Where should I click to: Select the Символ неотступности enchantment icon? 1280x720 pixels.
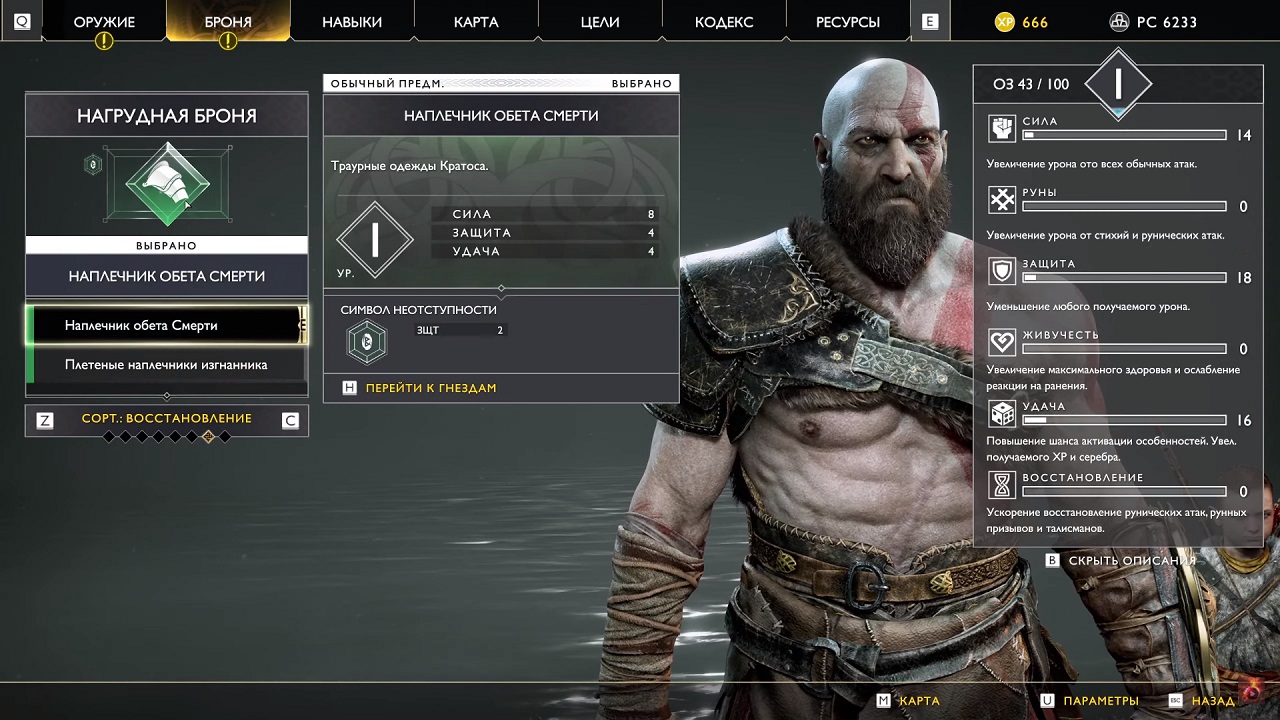click(x=366, y=342)
